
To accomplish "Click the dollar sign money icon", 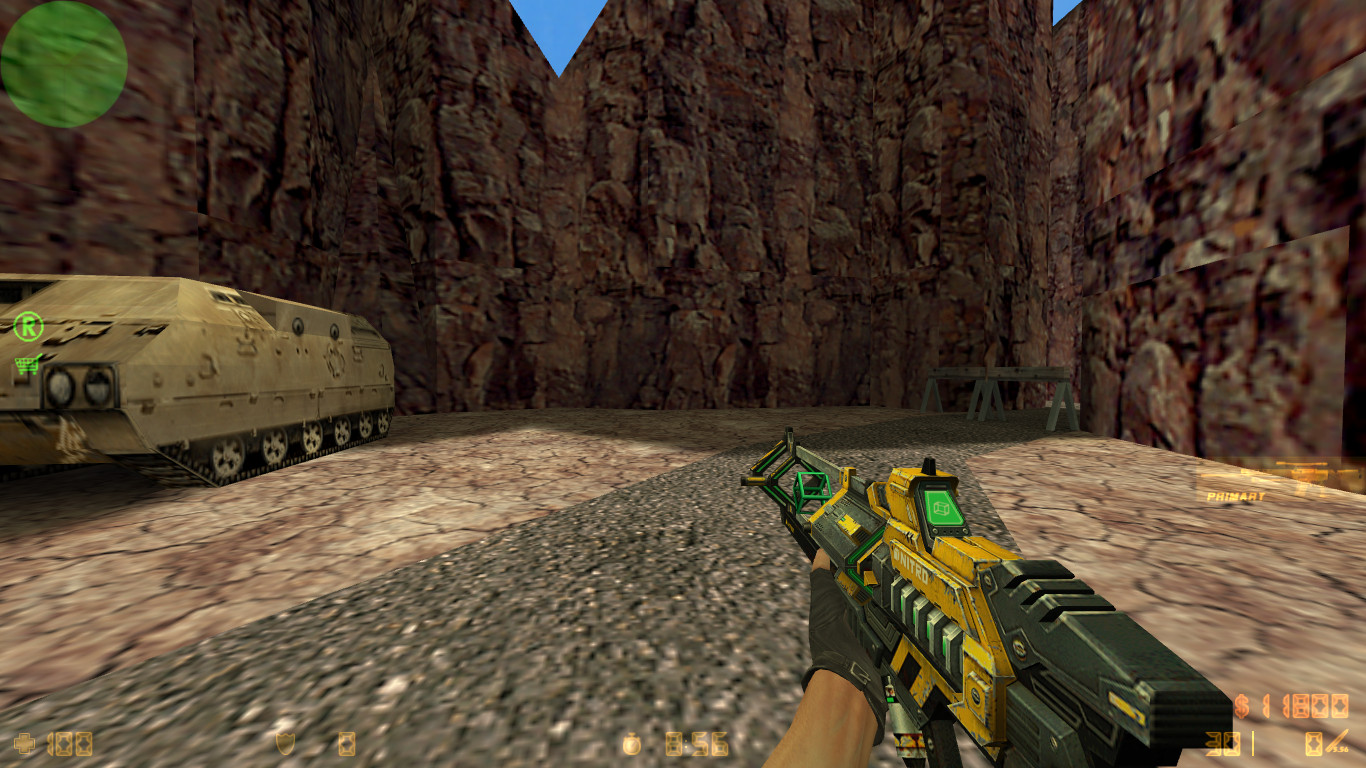I will 1241,705.
